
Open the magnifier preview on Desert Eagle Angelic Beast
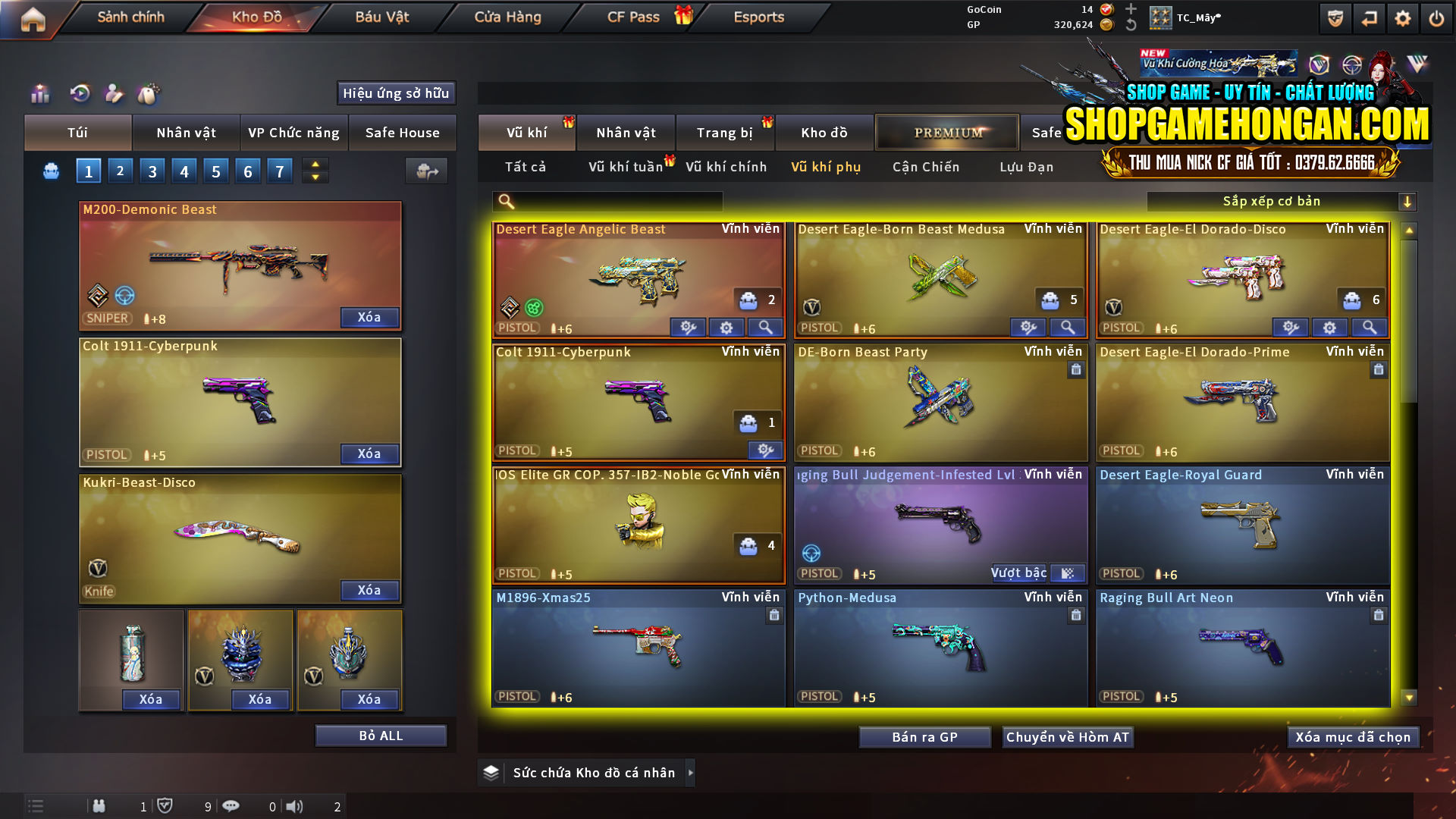[x=765, y=328]
